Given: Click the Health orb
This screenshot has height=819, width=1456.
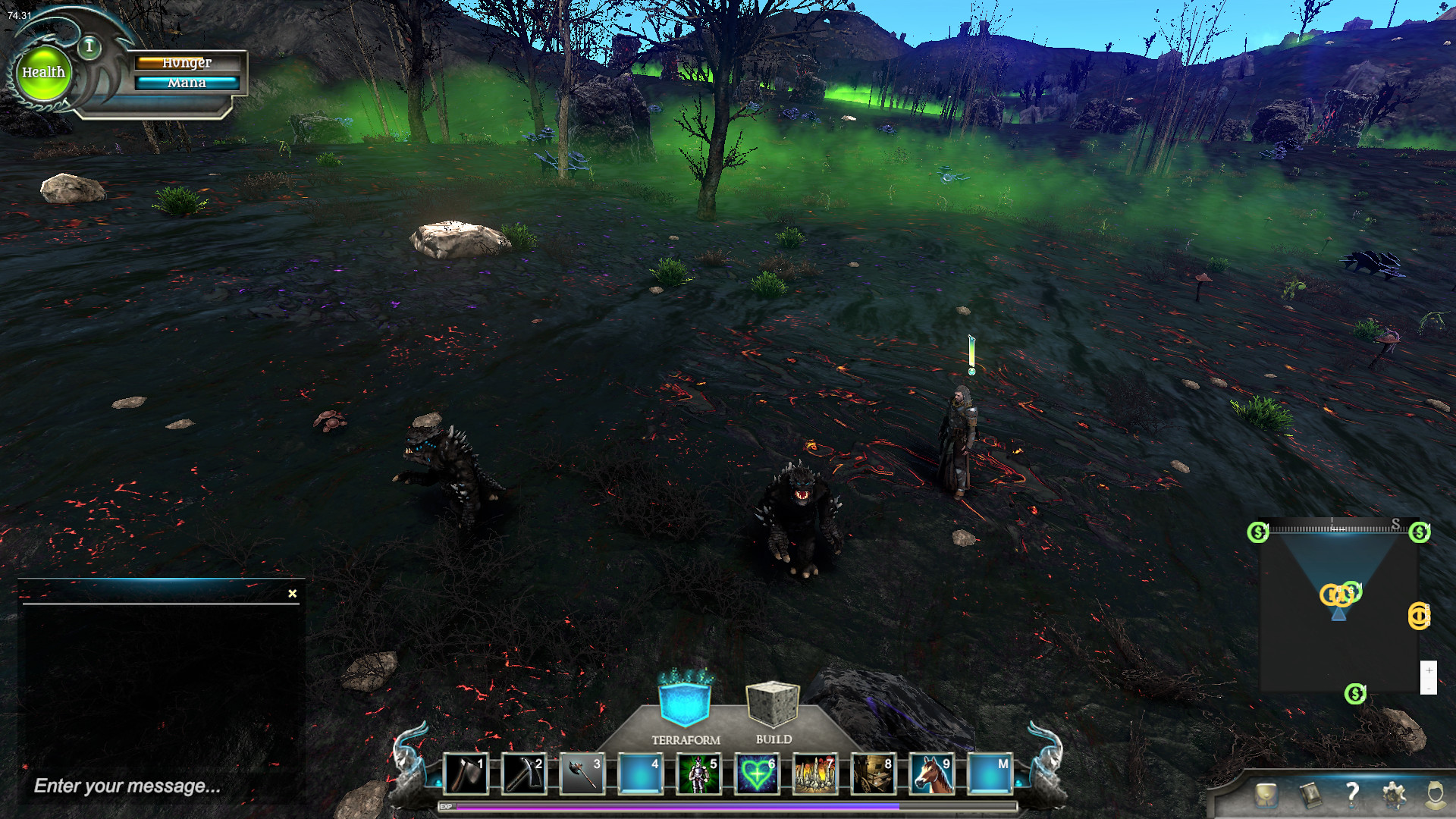Looking at the screenshot, I should click(44, 72).
